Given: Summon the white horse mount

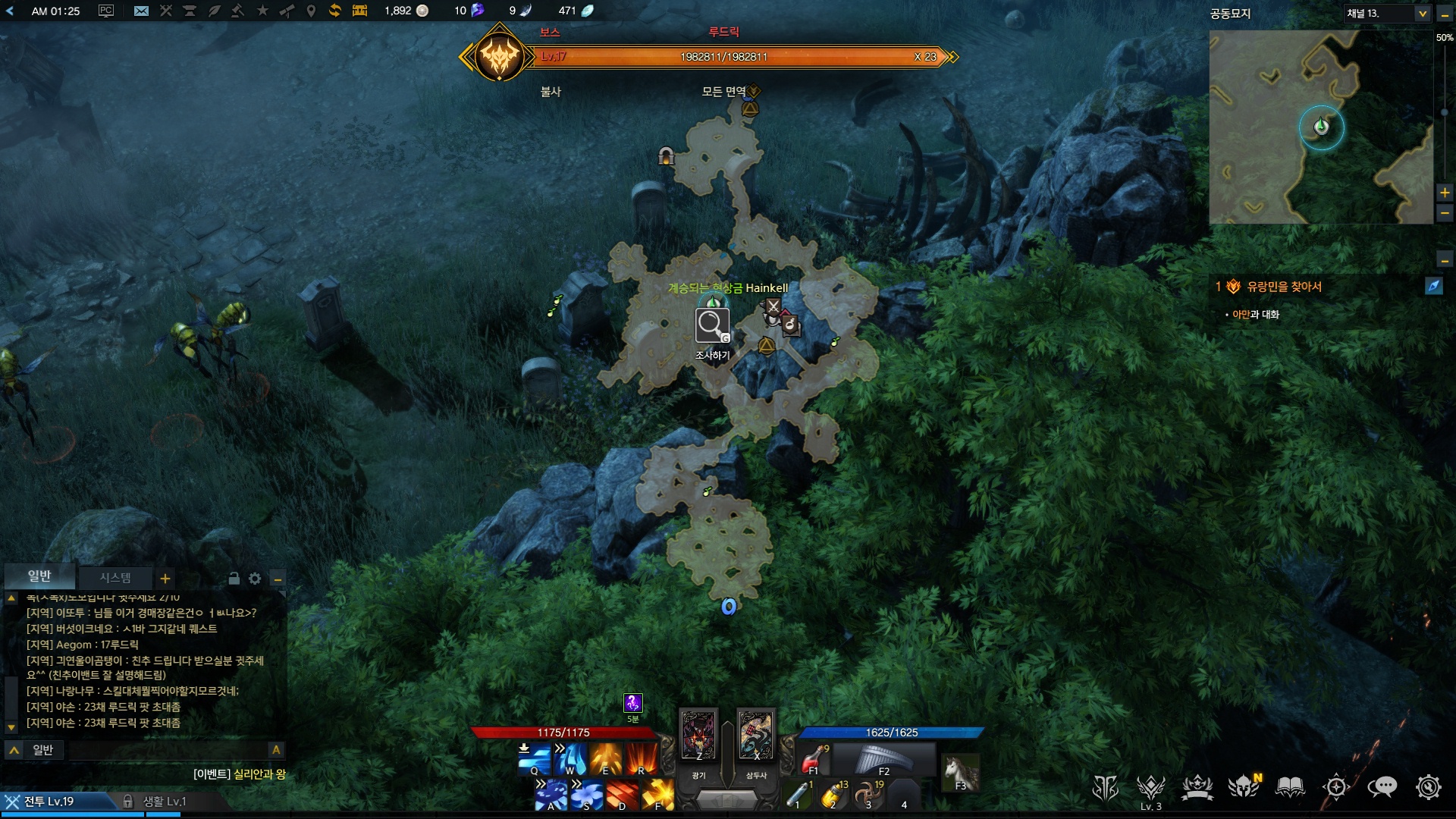Looking at the screenshot, I should tap(960, 773).
